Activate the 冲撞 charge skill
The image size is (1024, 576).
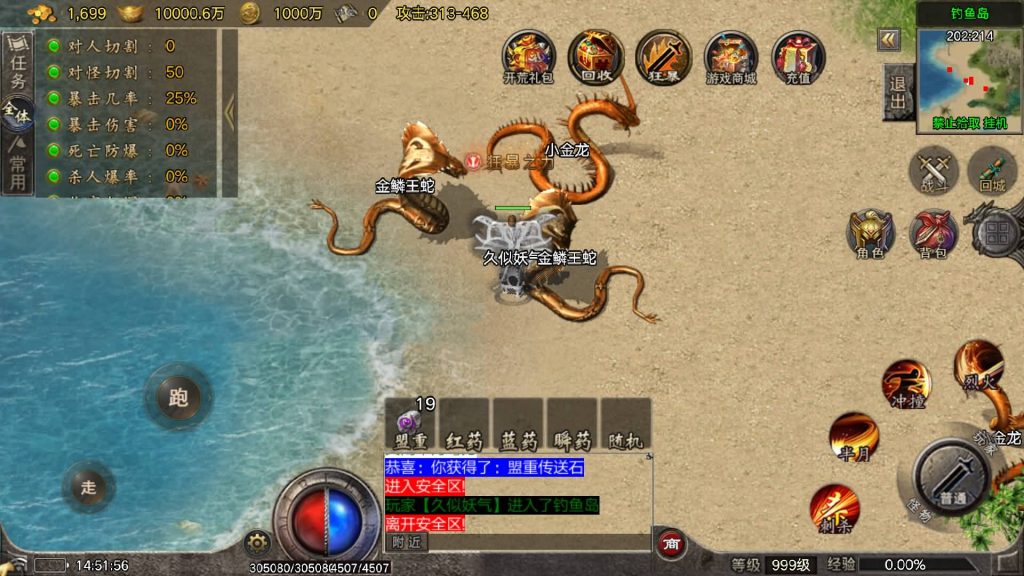pos(906,385)
